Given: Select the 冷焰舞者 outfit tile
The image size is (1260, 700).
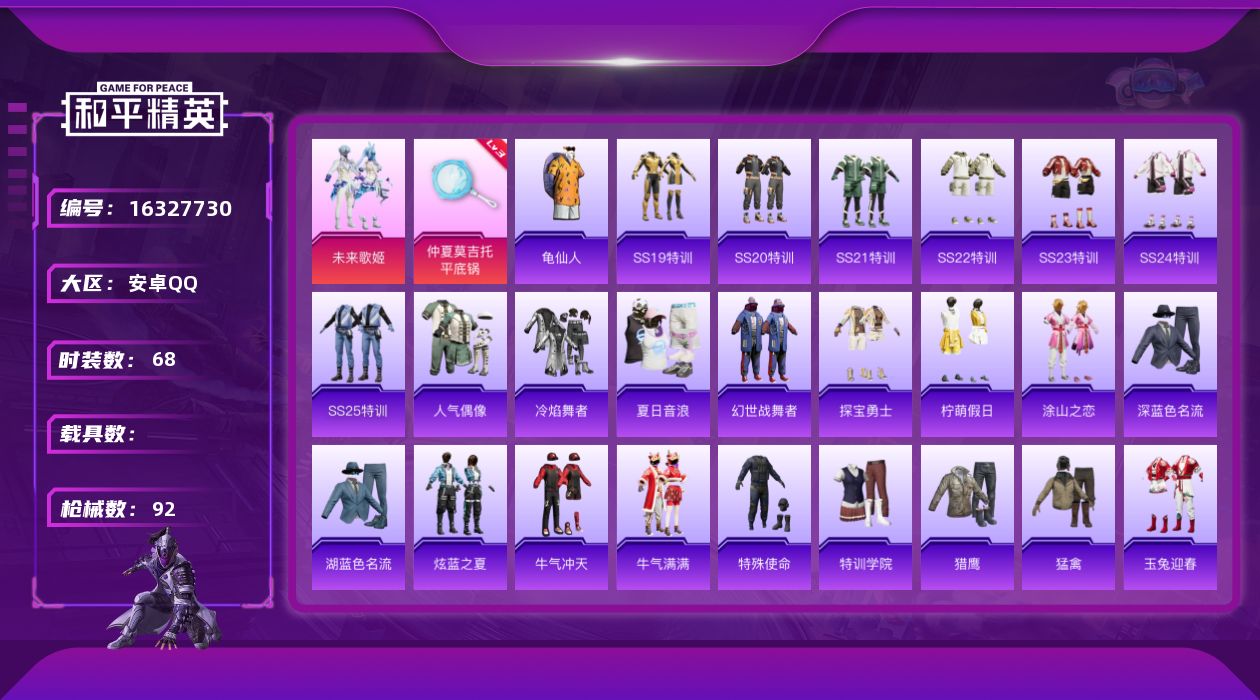Looking at the screenshot, I should [x=561, y=363].
